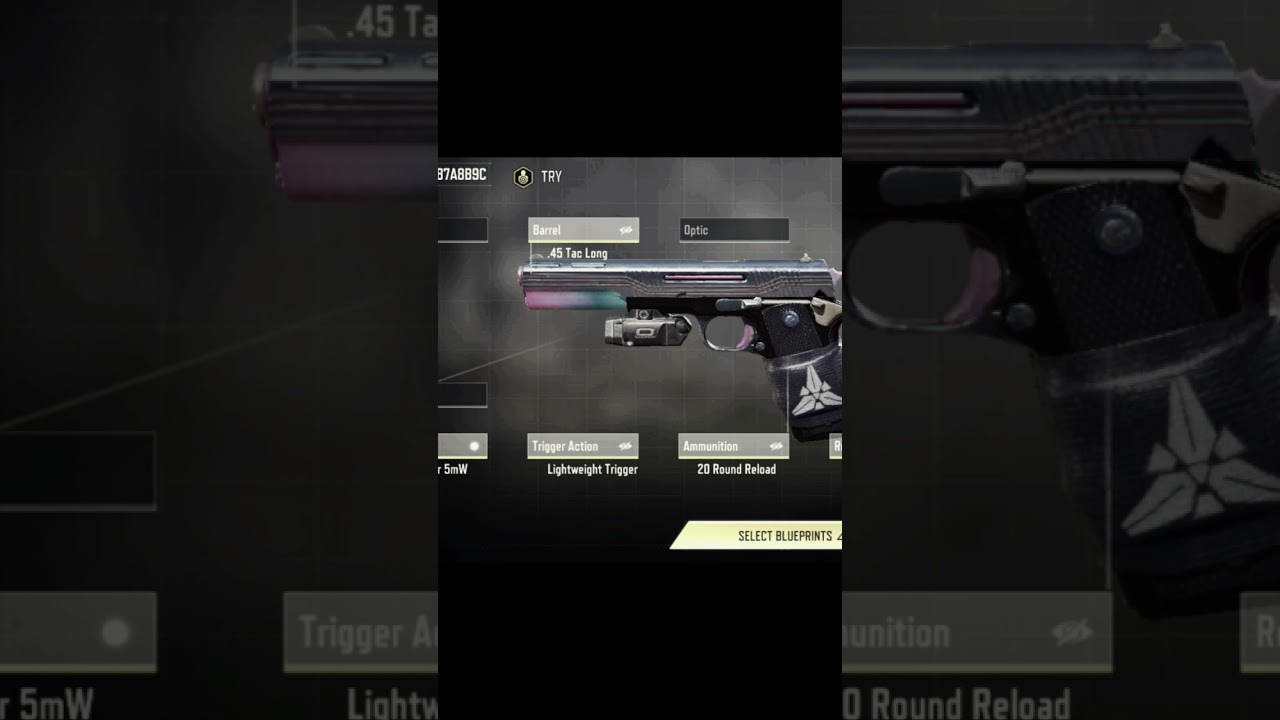The image size is (1280, 720).
Task: Open the Ammunition attachment slot
Action: 734,446
